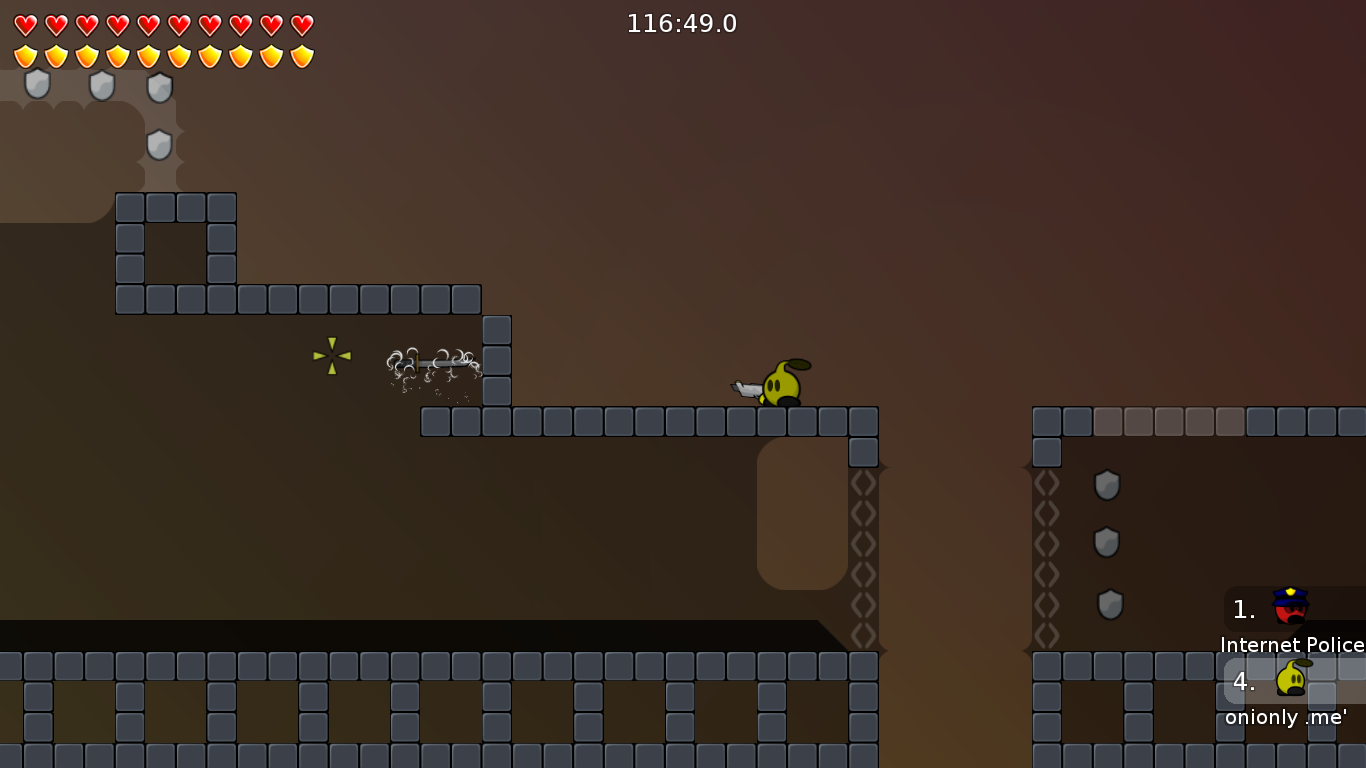Image resolution: width=1366 pixels, height=768 pixels.
Task: Click the first red heart in the health bar
Action: (x=26, y=25)
